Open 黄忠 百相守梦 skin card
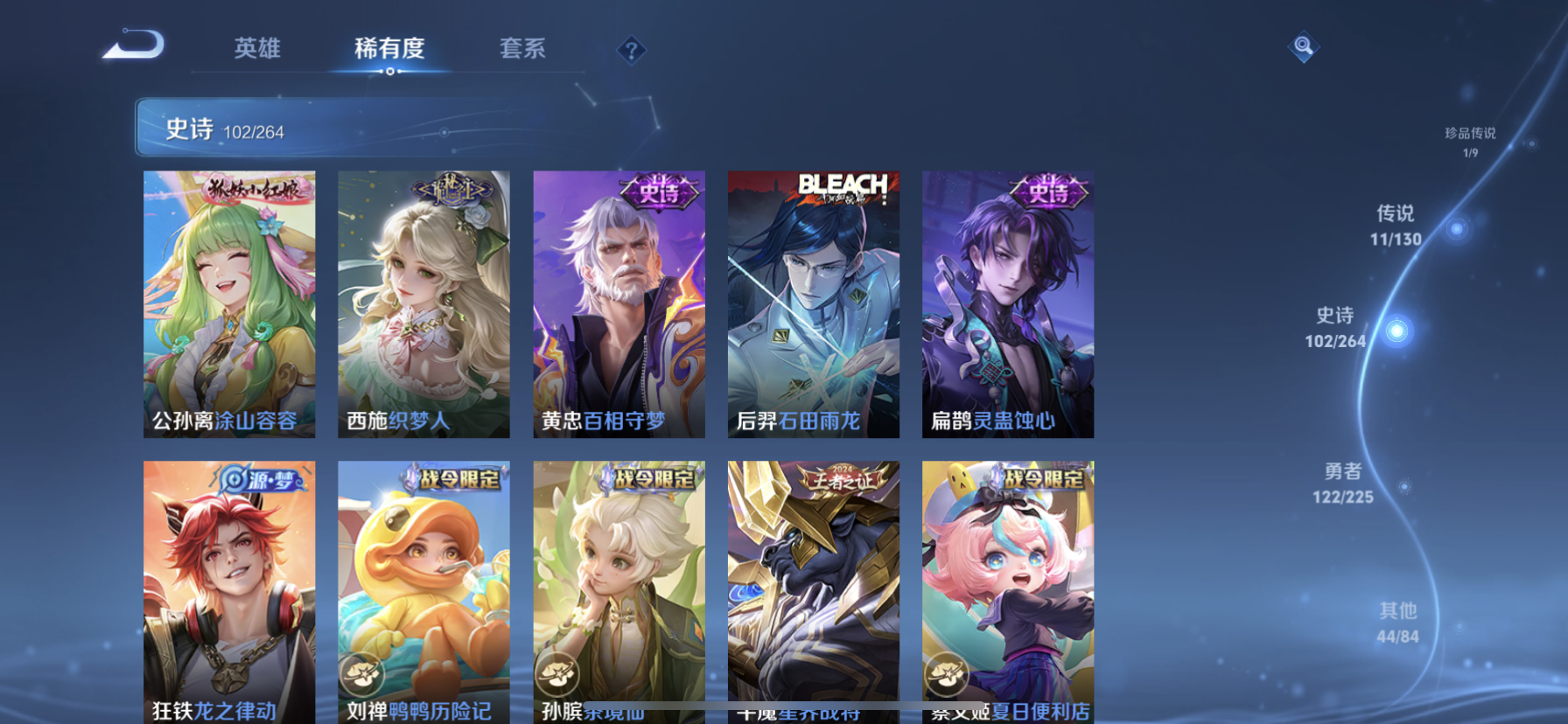The image size is (1568, 724). [619, 303]
